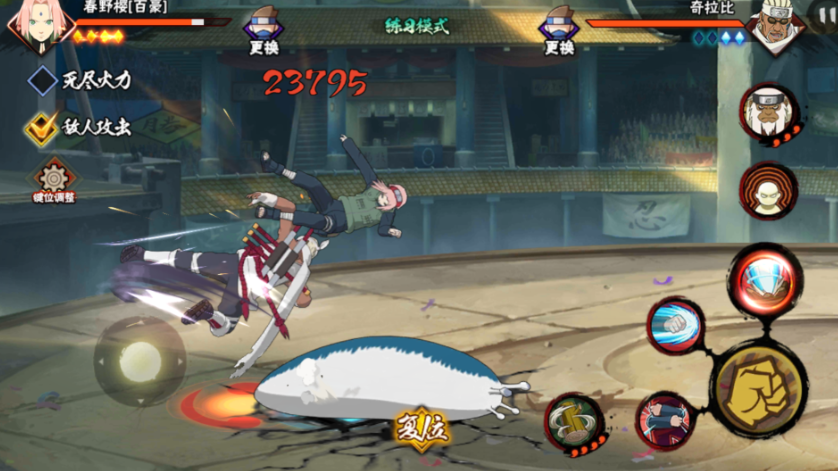This screenshot has height=471, width=838.
Task: Tap Sakura's portrait in the corner
Action: click(32, 27)
